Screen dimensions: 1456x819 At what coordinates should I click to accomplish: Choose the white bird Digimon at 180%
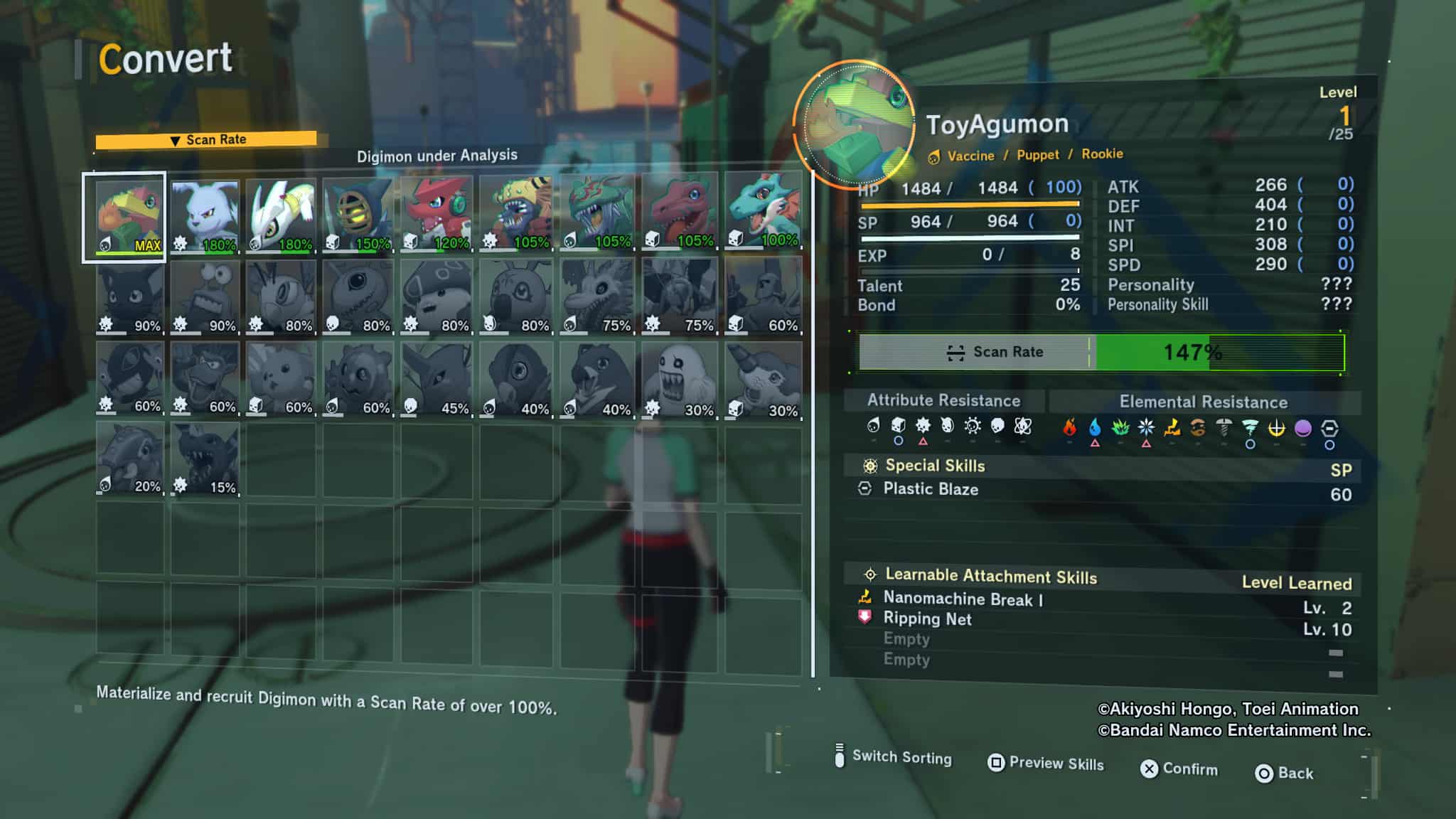[x=281, y=215]
